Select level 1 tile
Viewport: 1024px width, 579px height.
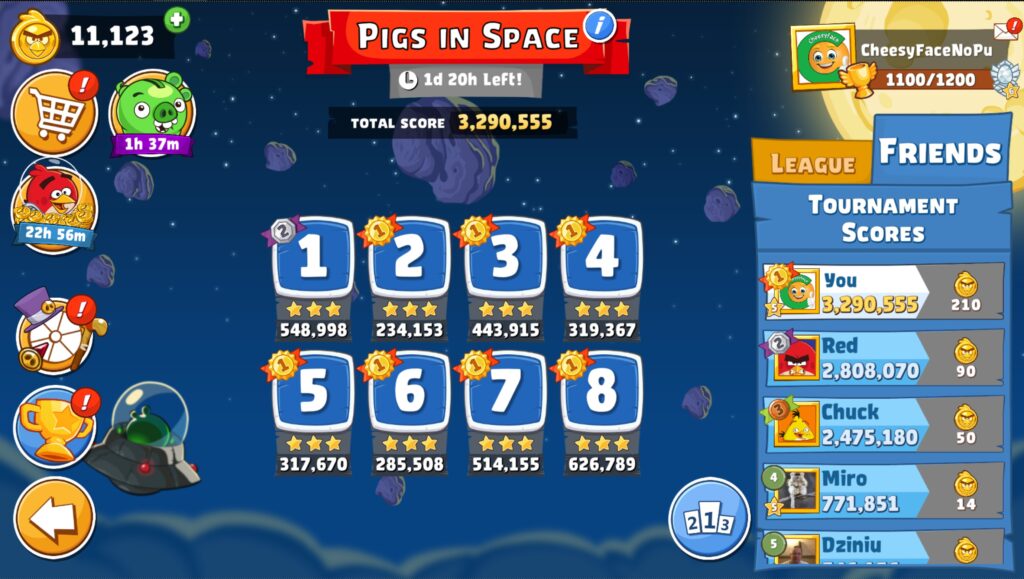coord(313,260)
